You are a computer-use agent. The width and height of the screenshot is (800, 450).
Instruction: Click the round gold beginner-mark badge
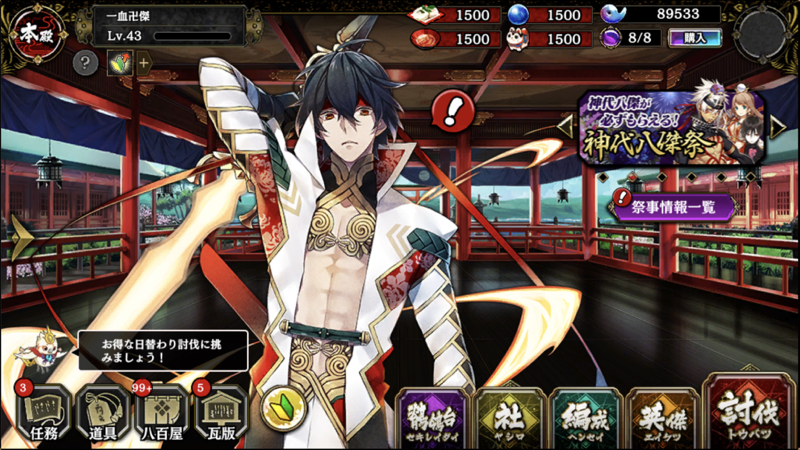point(281,409)
